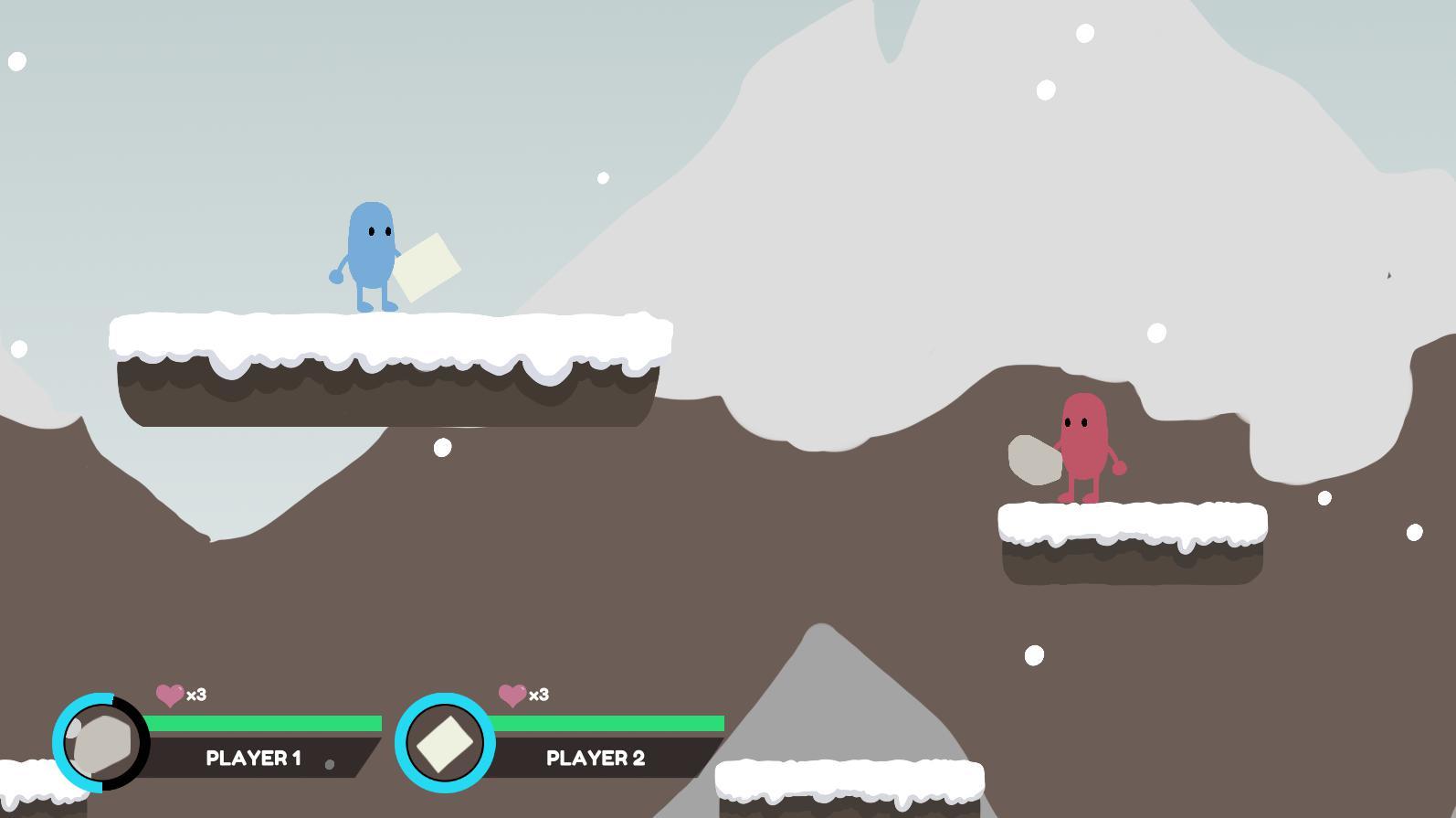
Task: Click Player 1's green health bar
Action: coord(265,722)
